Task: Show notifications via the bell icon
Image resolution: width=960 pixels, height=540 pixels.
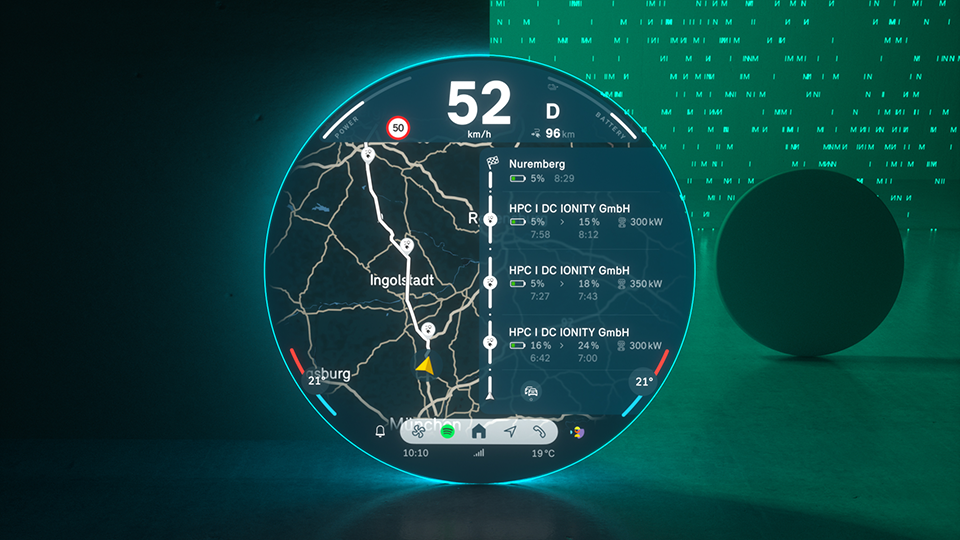Action: tap(380, 432)
